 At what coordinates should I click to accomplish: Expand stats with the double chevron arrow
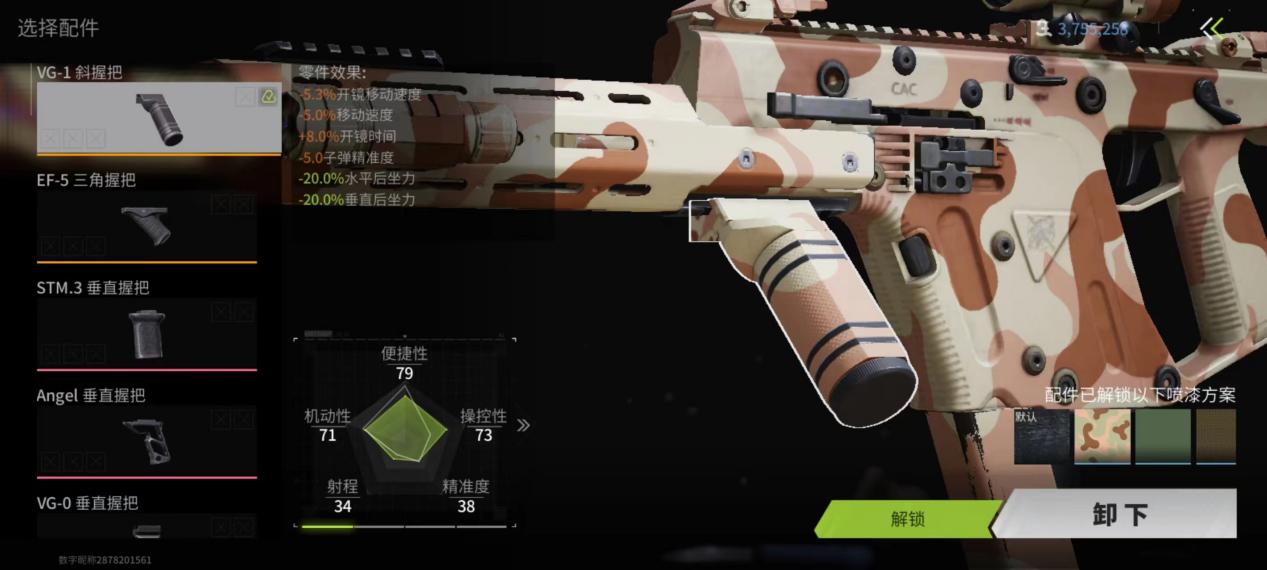(523, 425)
